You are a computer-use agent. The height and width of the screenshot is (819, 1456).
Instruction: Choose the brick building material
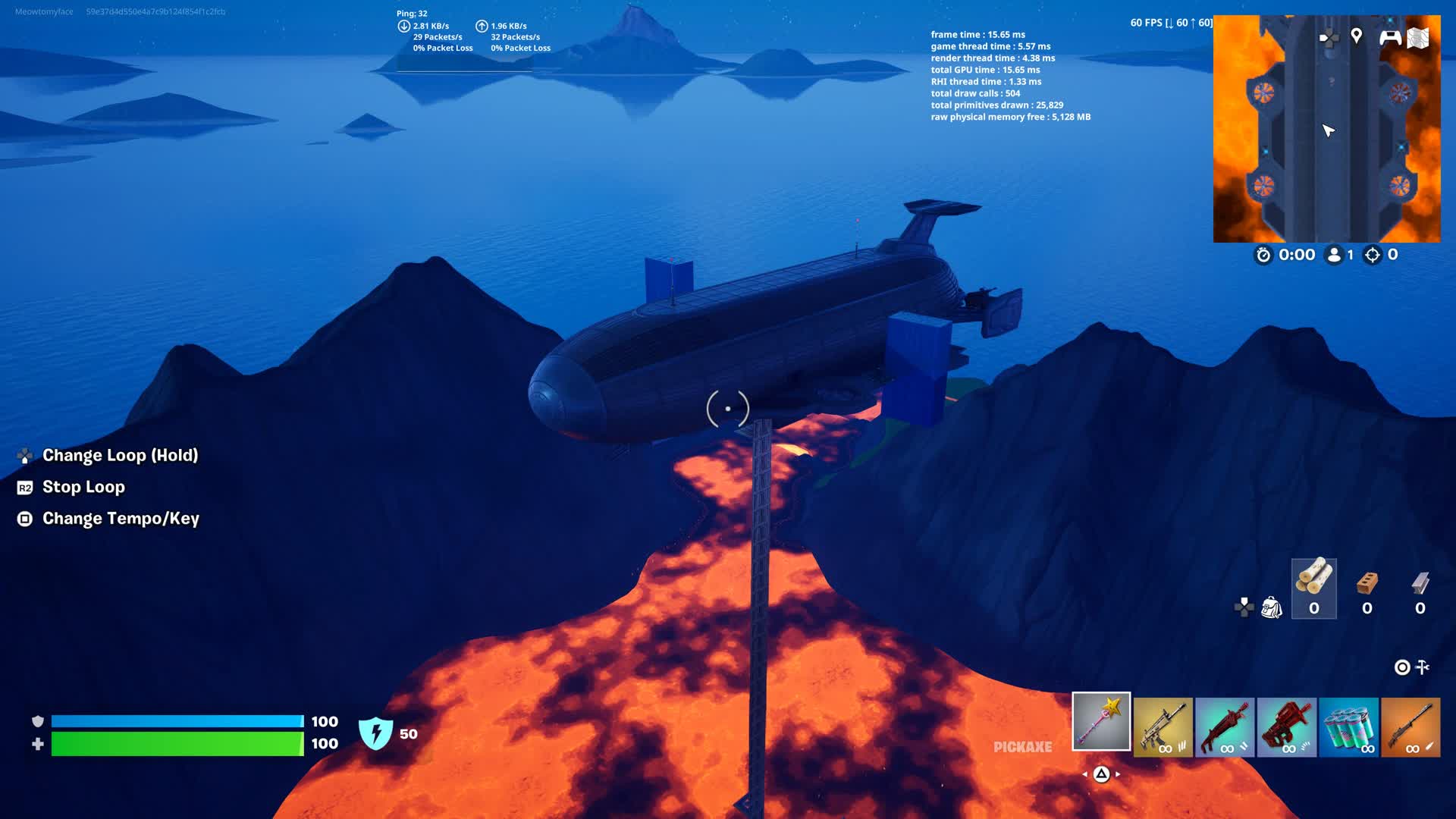tap(1367, 588)
